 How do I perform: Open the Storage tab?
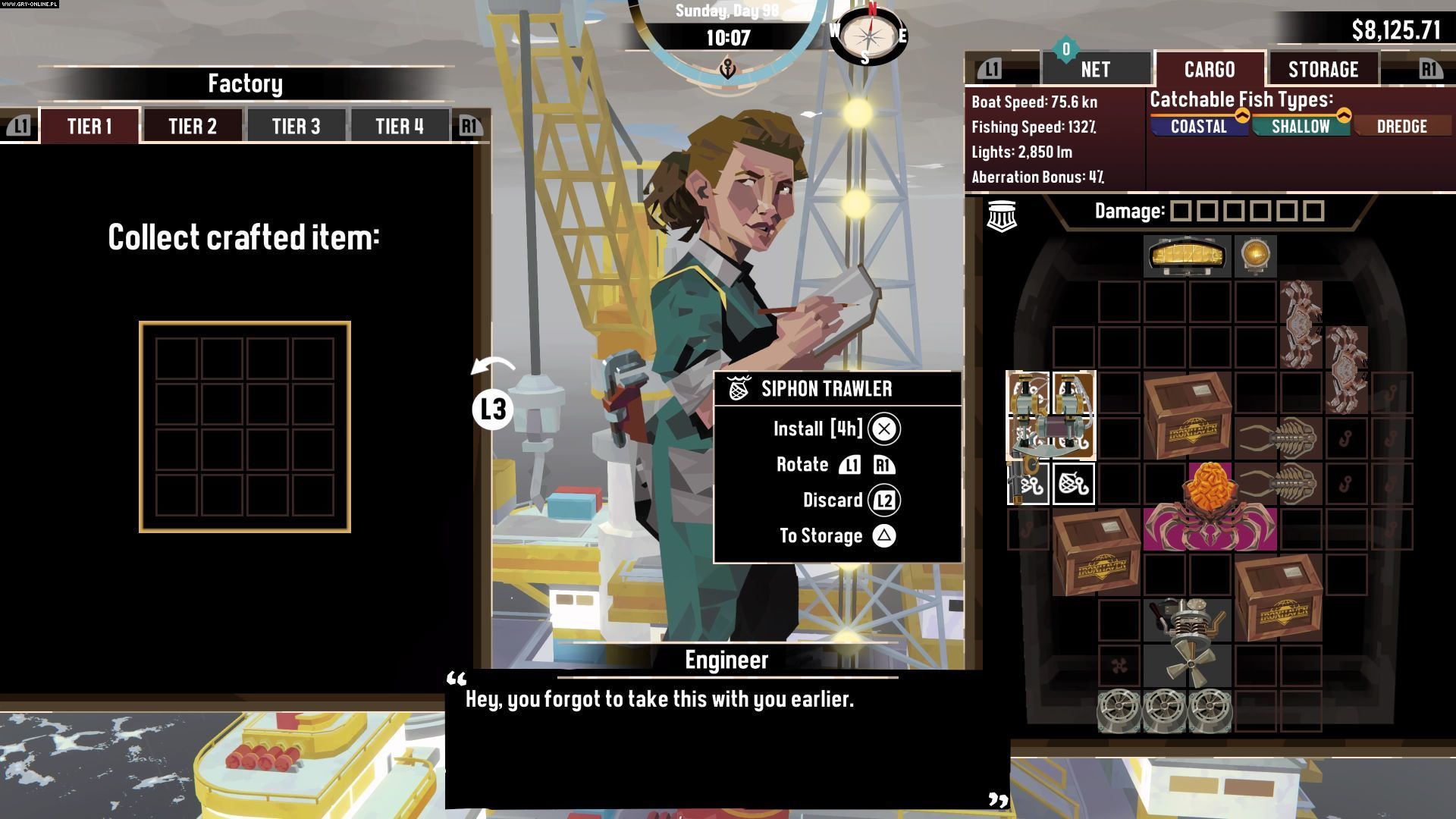click(1323, 70)
